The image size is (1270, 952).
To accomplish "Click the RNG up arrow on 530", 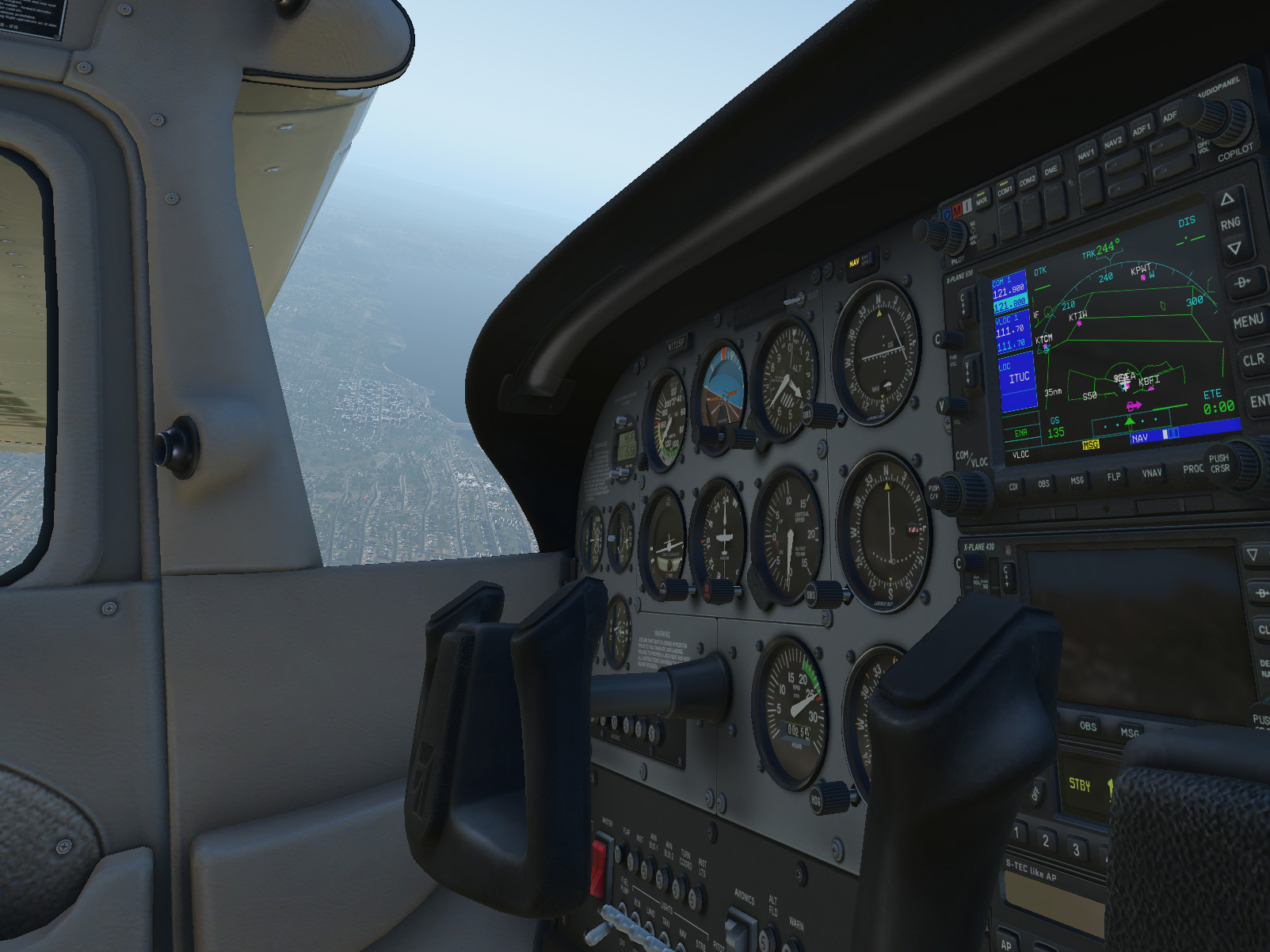I will (1227, 199).
